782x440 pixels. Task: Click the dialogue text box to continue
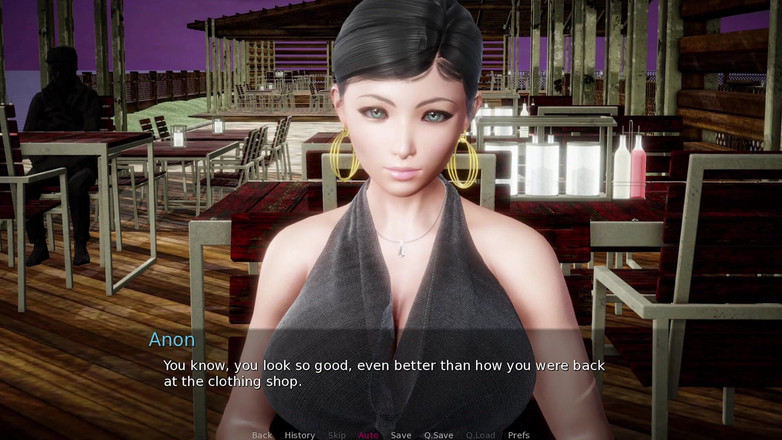pyautogui.click(x=390, y=373)
